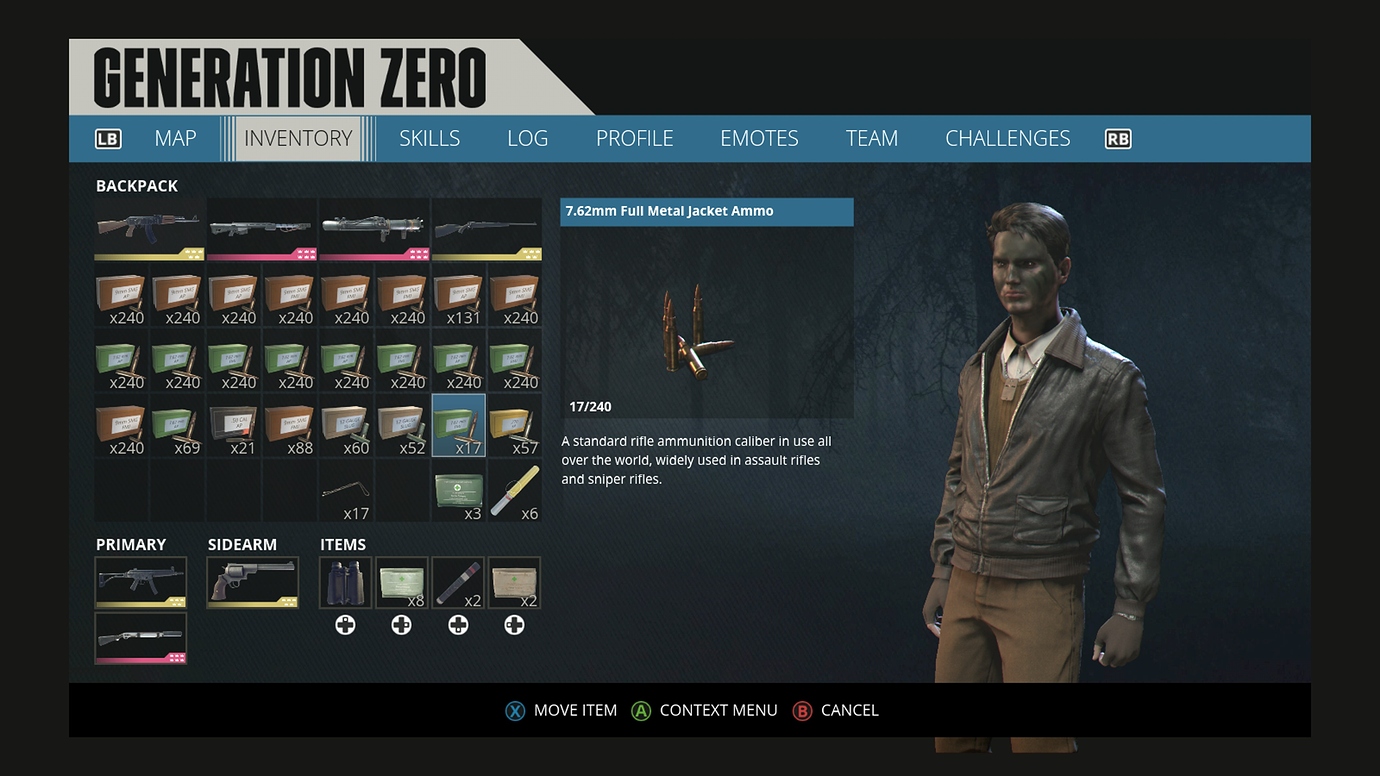Select the lockpick tool showing x17
The height and width of the screenshot is (776, 1380).
click(x=345, y=492)
